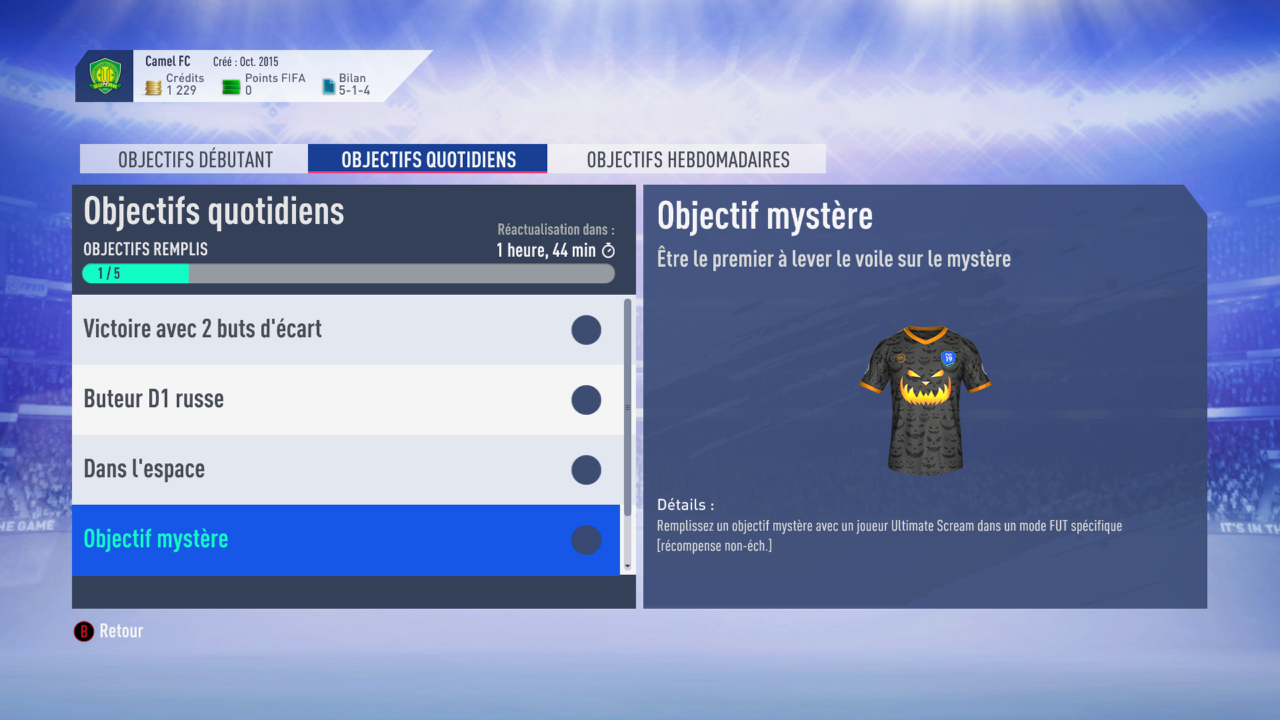Click the 1/5 objectives progress bar

[348, 273]
